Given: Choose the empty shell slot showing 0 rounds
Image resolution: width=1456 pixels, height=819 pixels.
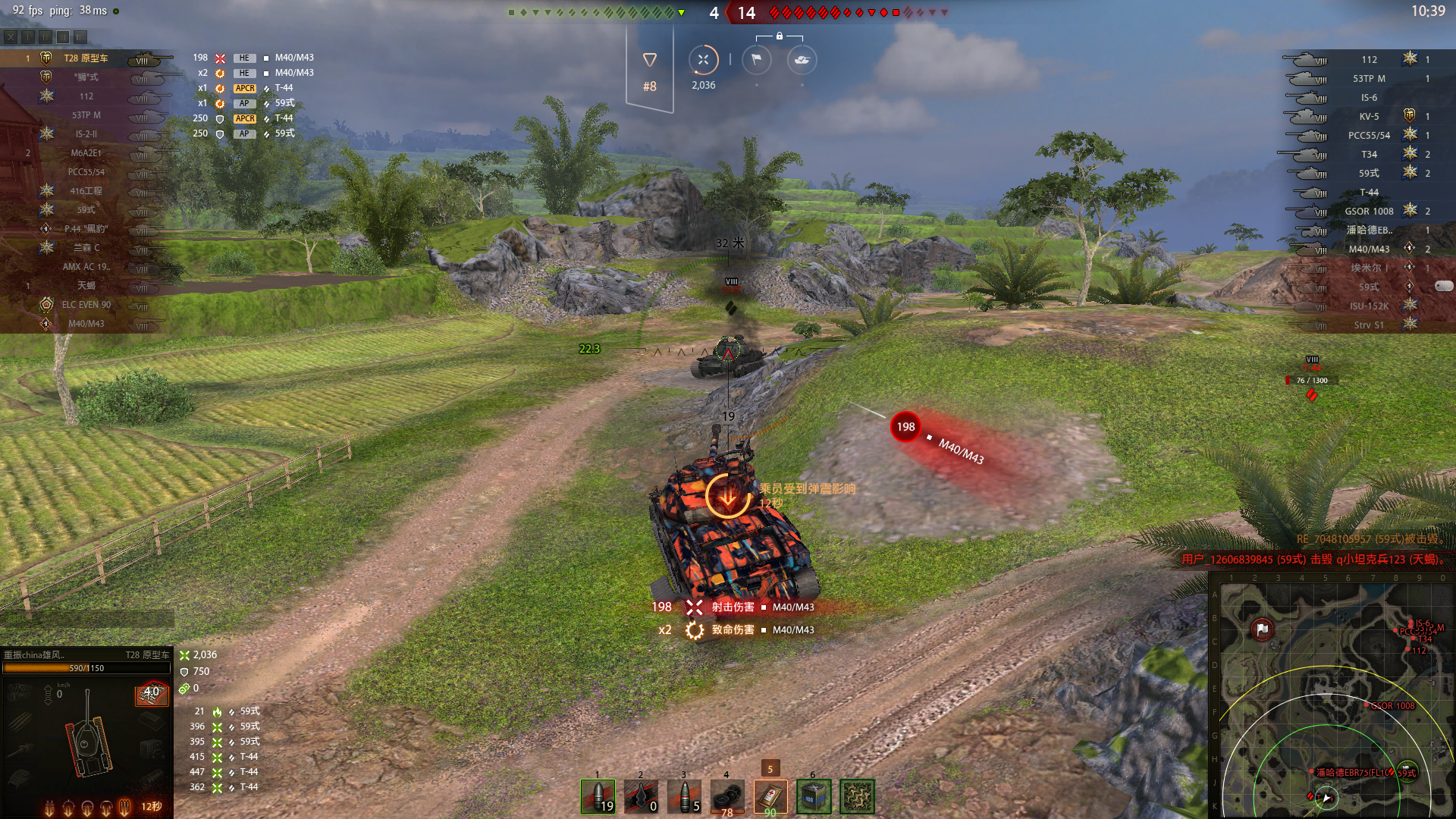Looking at the screenshot, I should pos(641,796).
